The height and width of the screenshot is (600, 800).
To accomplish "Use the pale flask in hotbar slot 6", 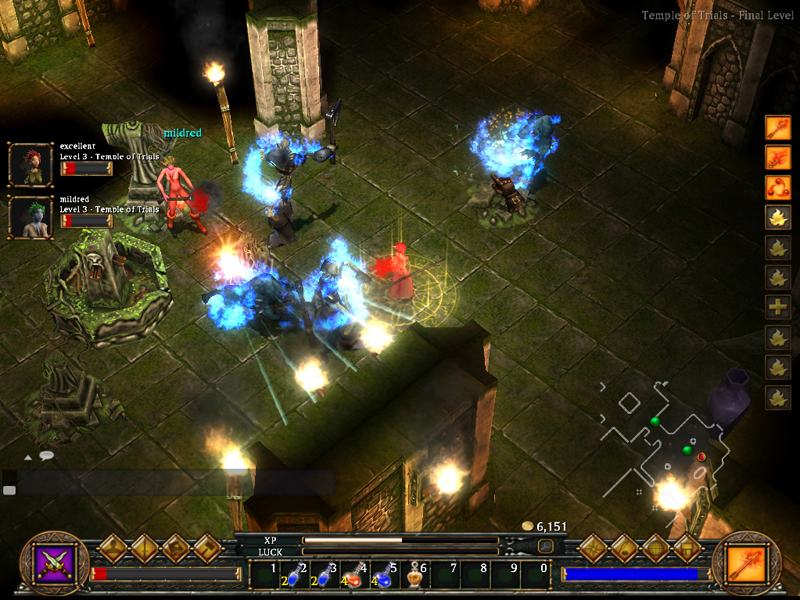I will click(x=415, y=574).
